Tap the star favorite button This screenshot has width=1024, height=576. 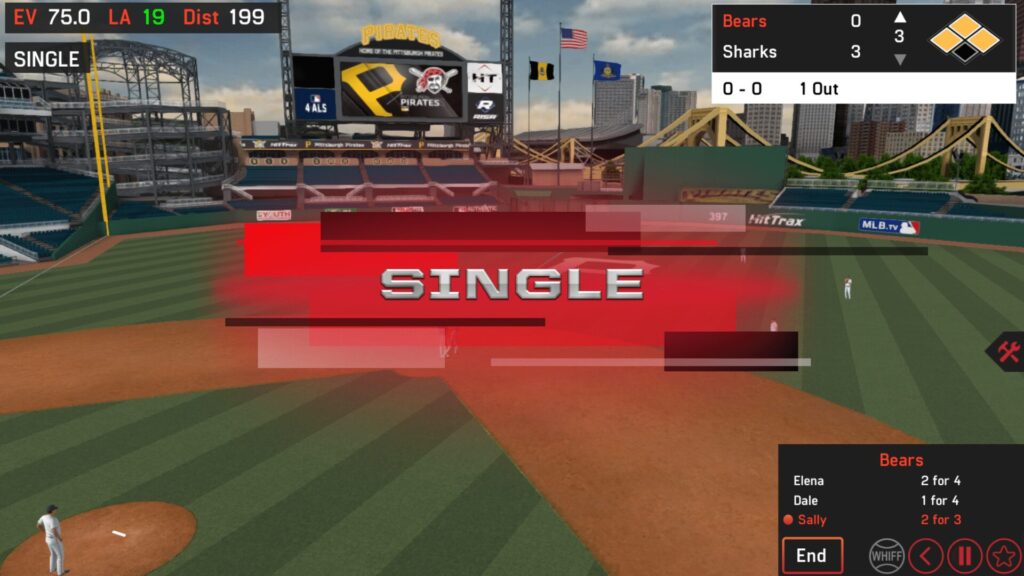click(x=1003, y=555)
